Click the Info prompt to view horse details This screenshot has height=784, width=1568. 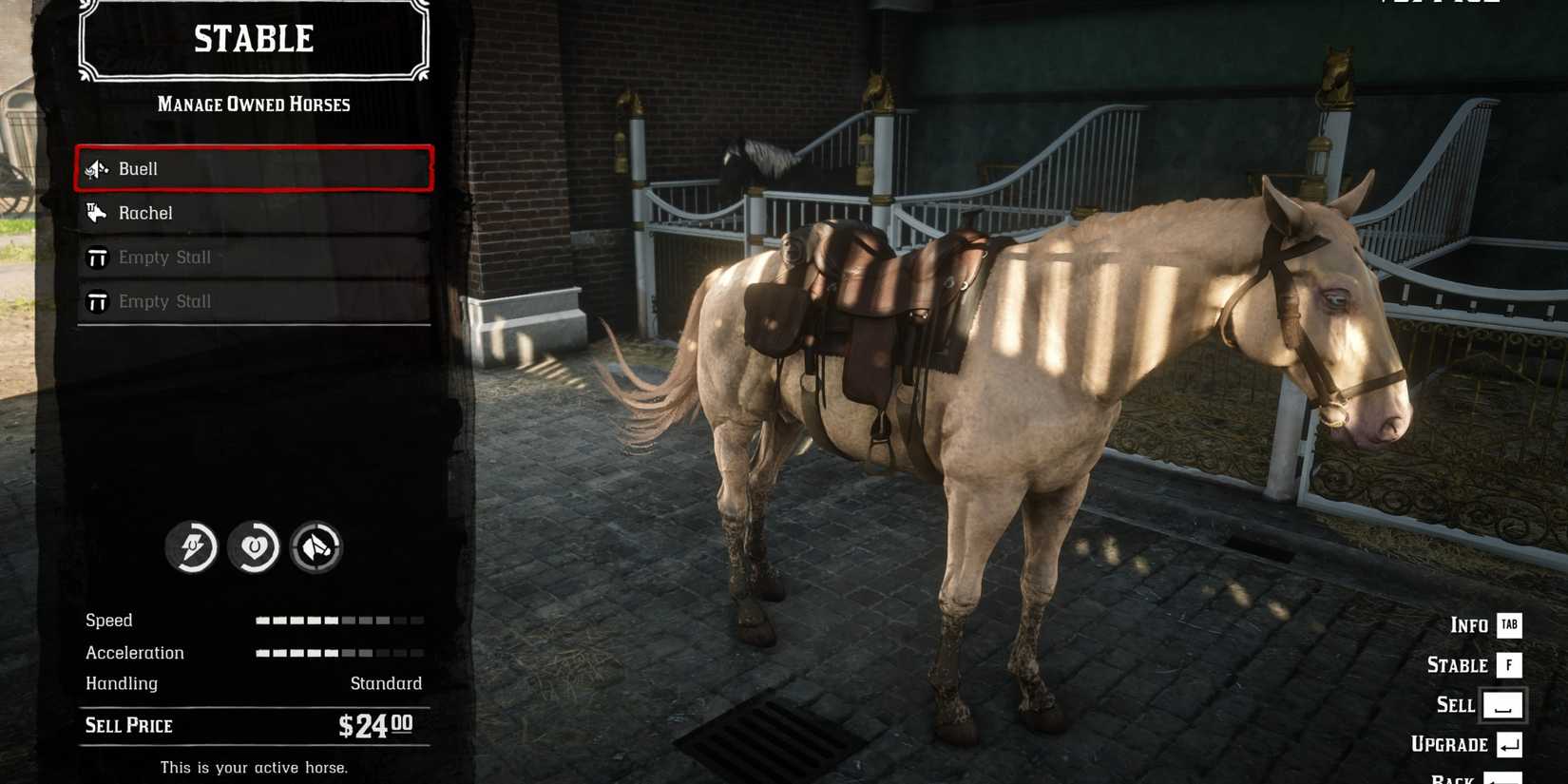click(x=1467, y=625)
